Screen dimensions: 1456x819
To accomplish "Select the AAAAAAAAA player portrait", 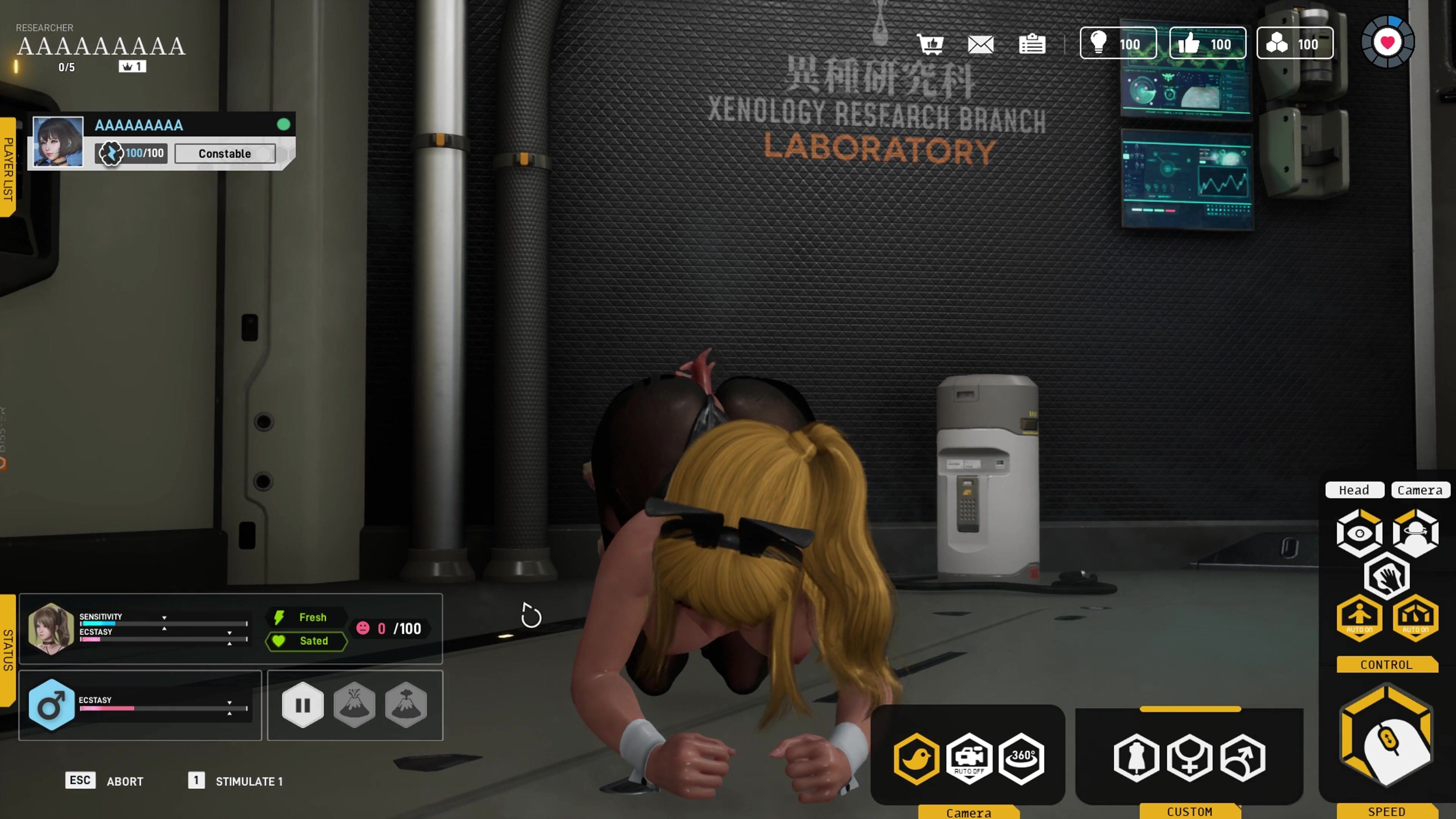I will (x=58, y=141).
